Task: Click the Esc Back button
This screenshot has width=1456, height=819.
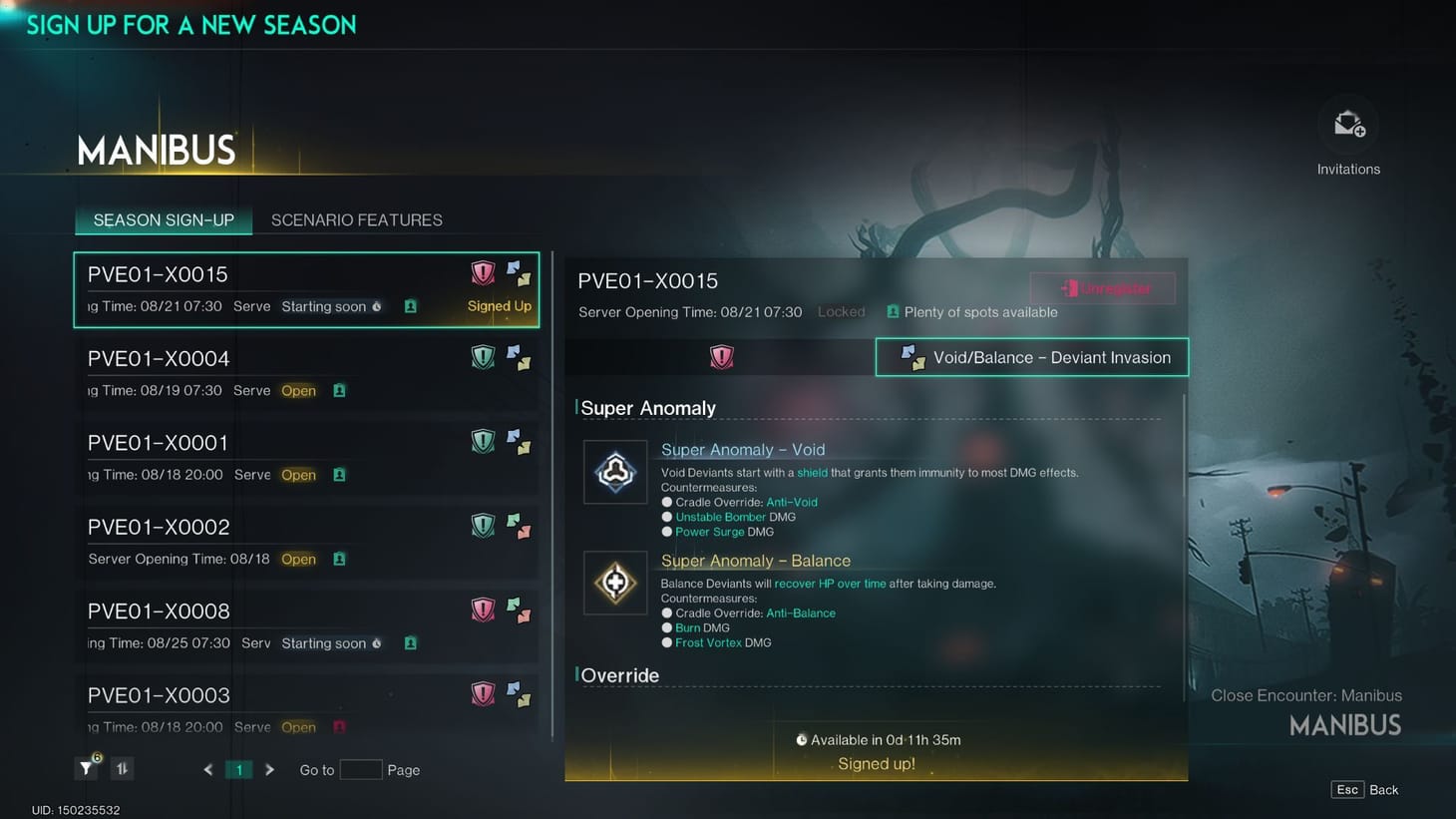Action: (x=1365, y=789)
